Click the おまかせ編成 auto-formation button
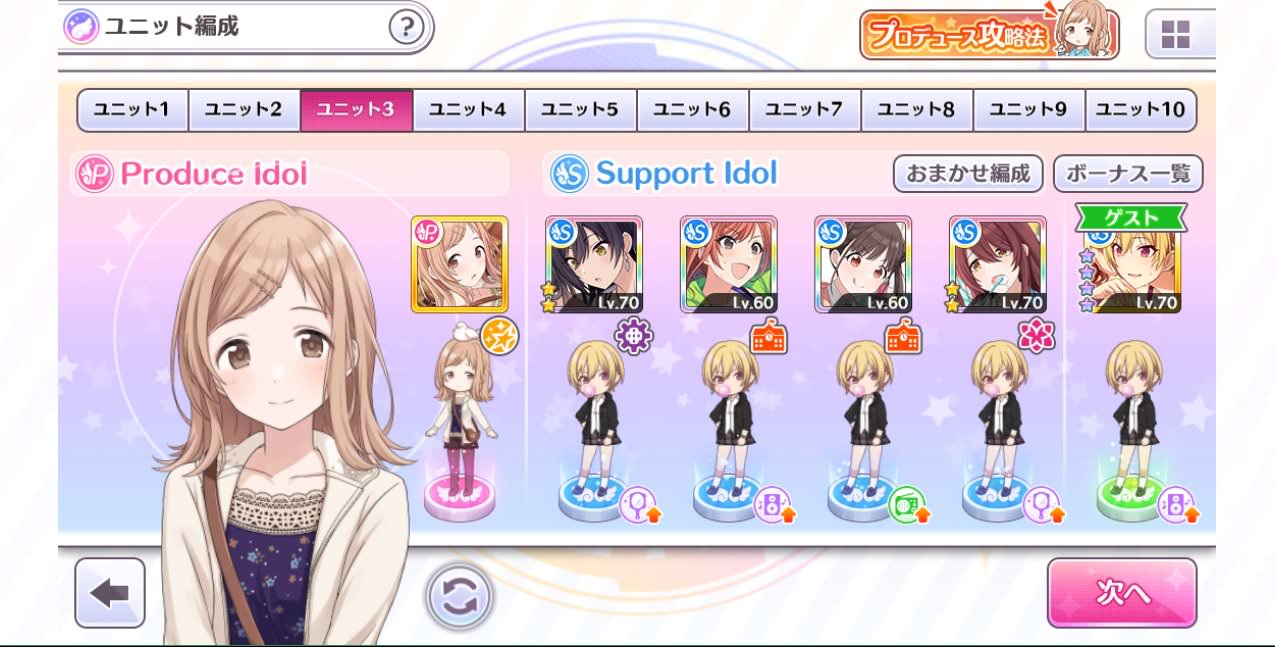The height and width of the screenshot is (647, 1275). (x=967, y=174)
